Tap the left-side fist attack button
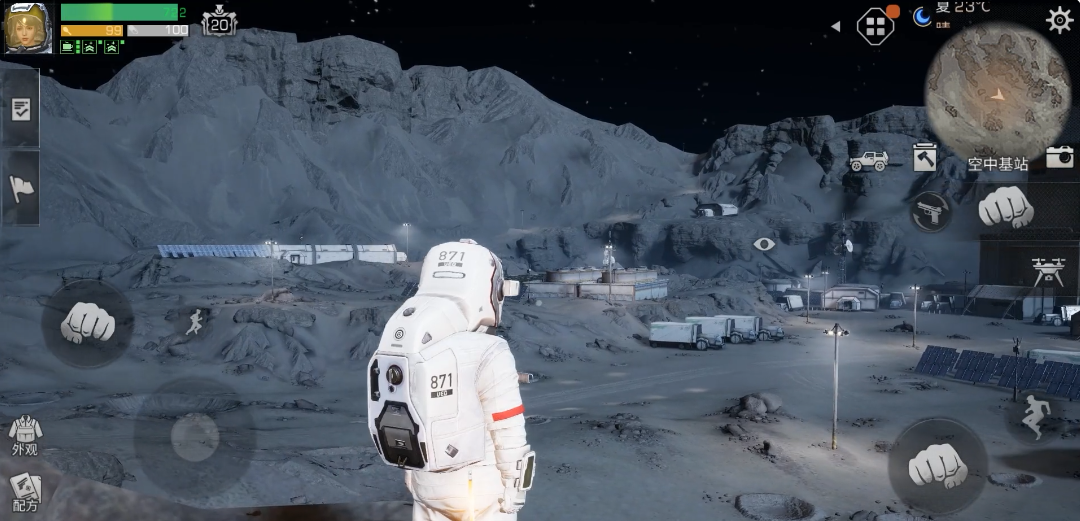Viewport: 1080px width, 521px height. 88,322
